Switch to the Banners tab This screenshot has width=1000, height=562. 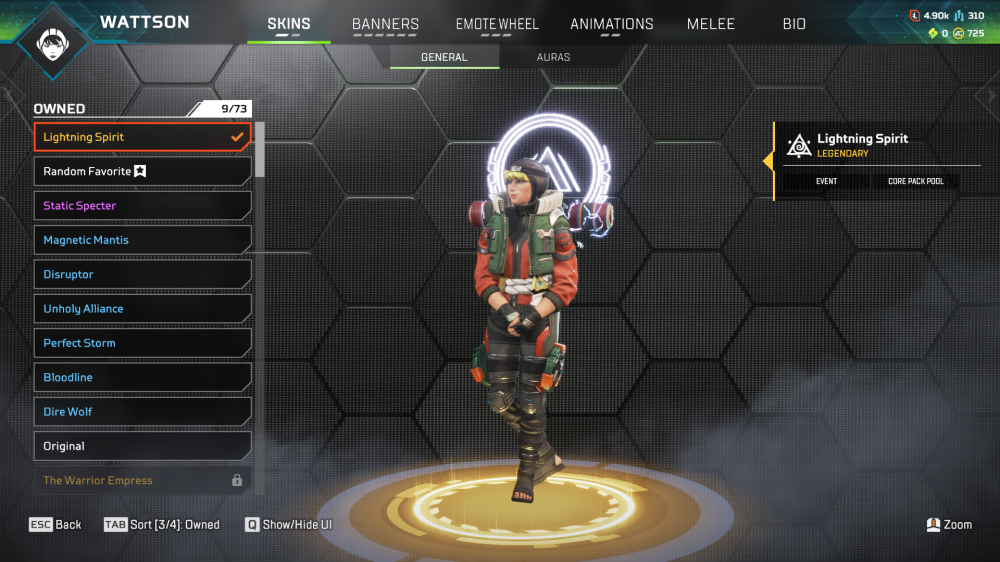[385, 24]
